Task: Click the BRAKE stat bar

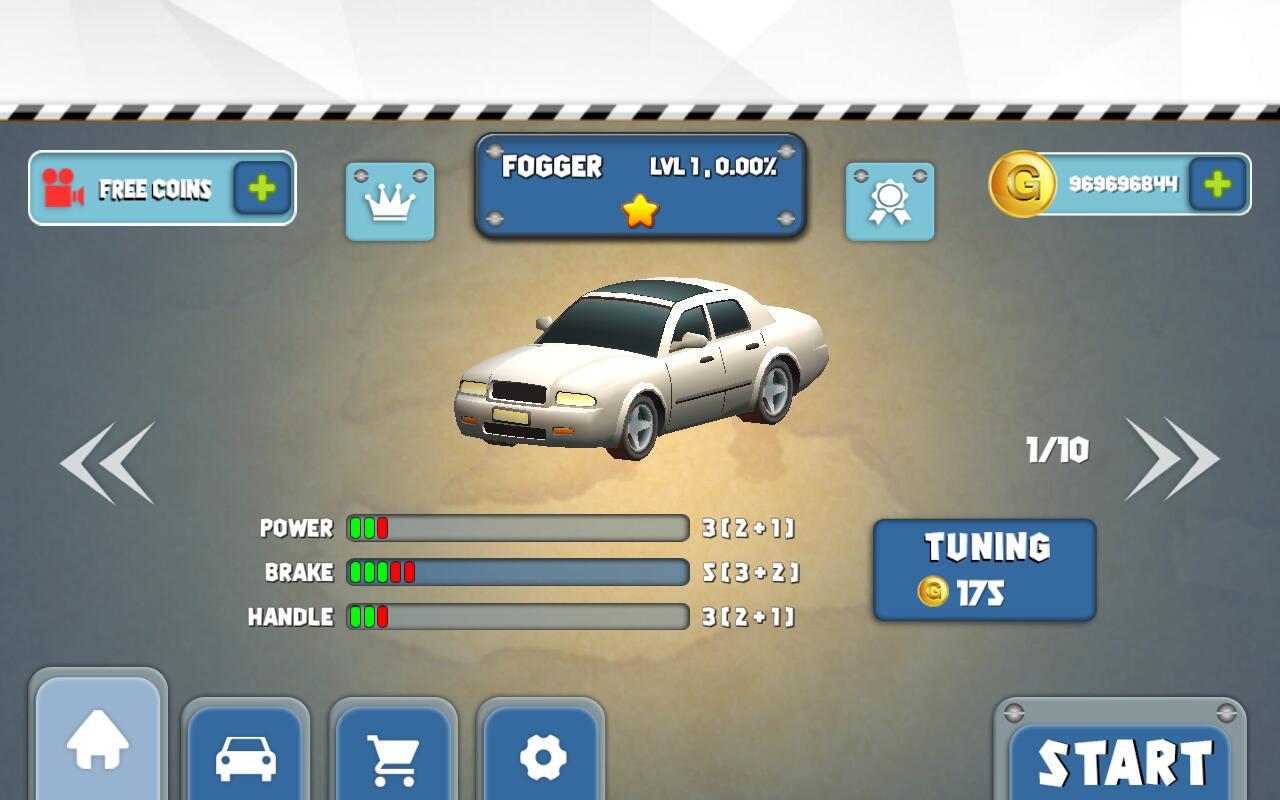Action: [515, 572]
